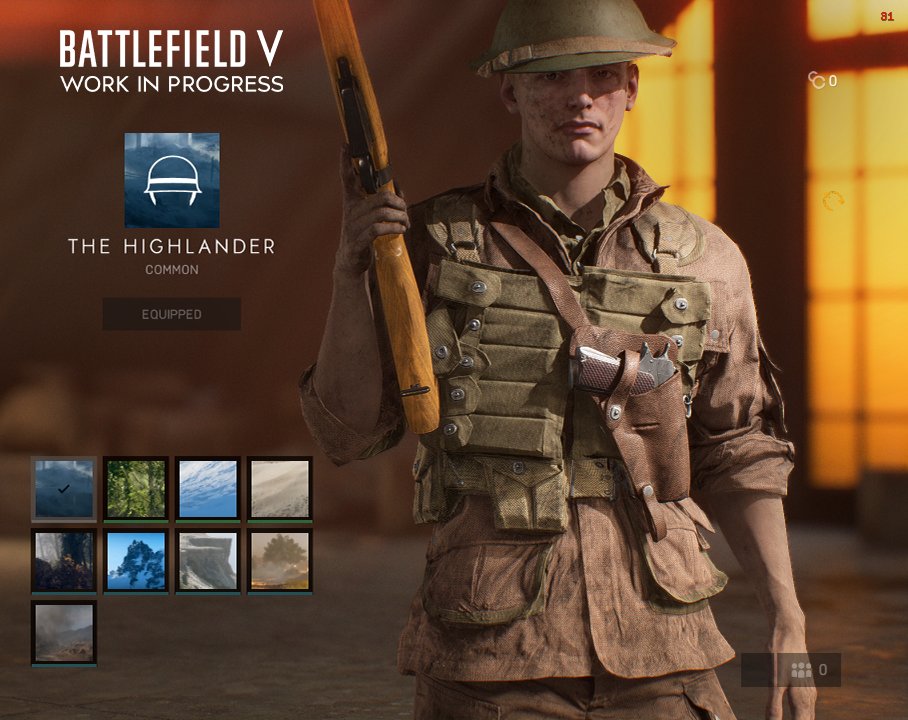The height and width of the screenshot is (720, 908).
Task: Choose the green jungle foliage camo
Action: (136, 489)
